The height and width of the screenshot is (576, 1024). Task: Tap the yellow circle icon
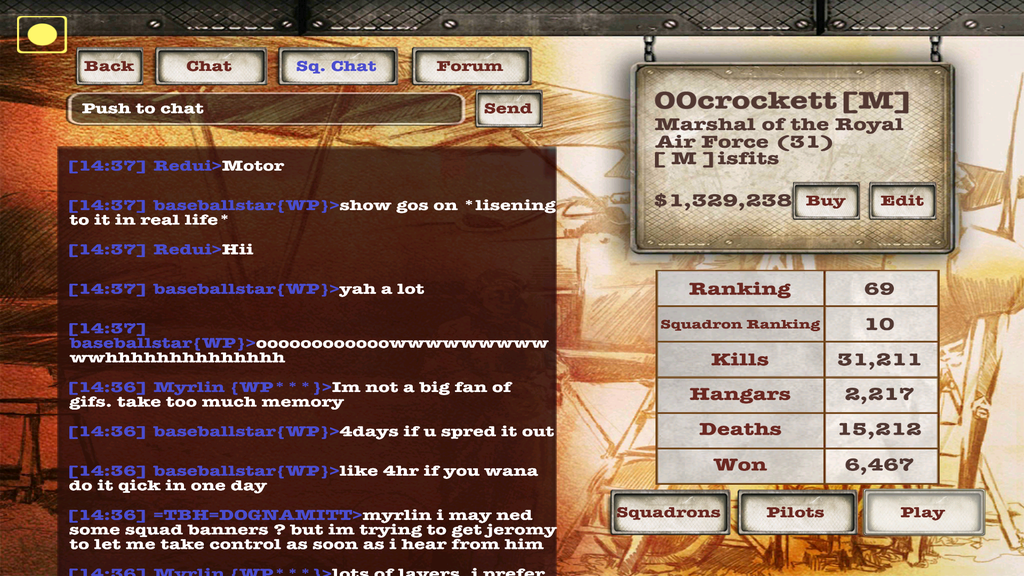(x=42, y=35)
